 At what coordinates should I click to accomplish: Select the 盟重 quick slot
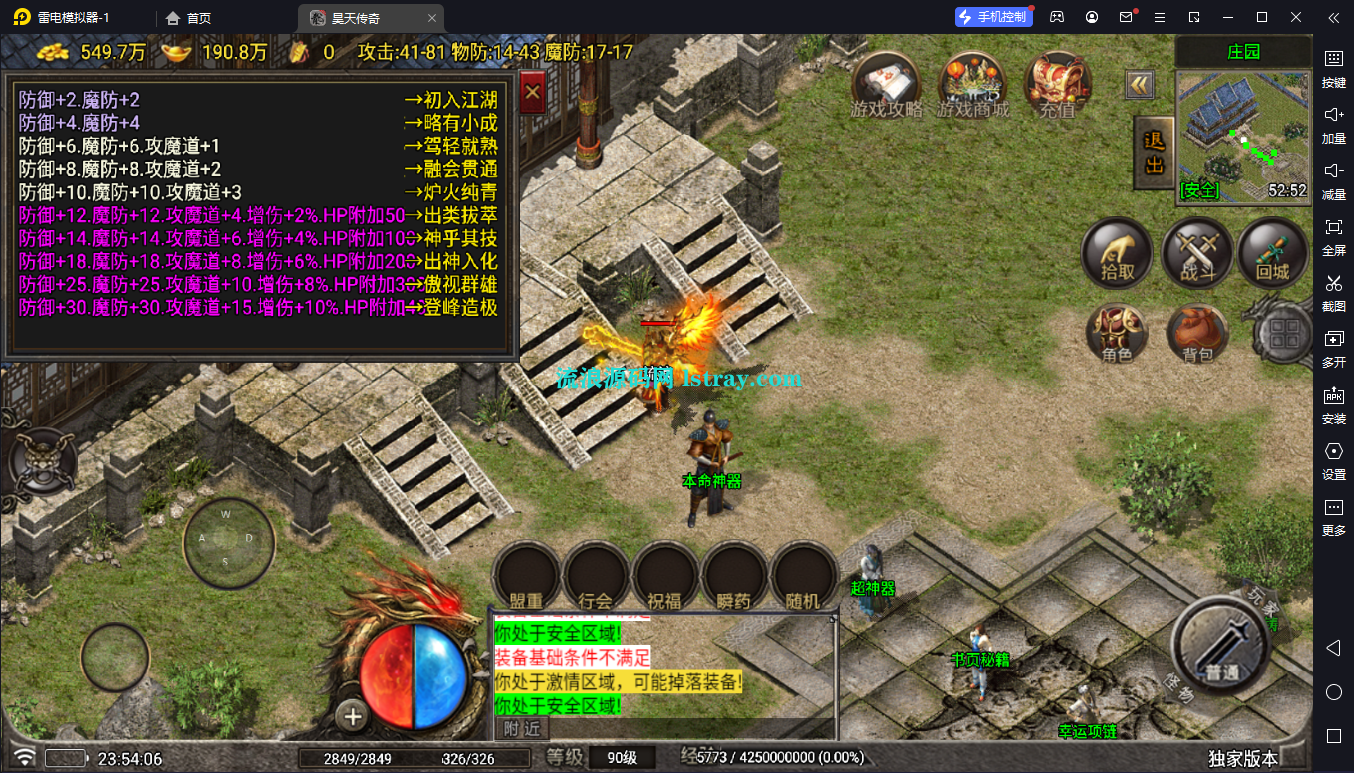click(x=526, y=579)
